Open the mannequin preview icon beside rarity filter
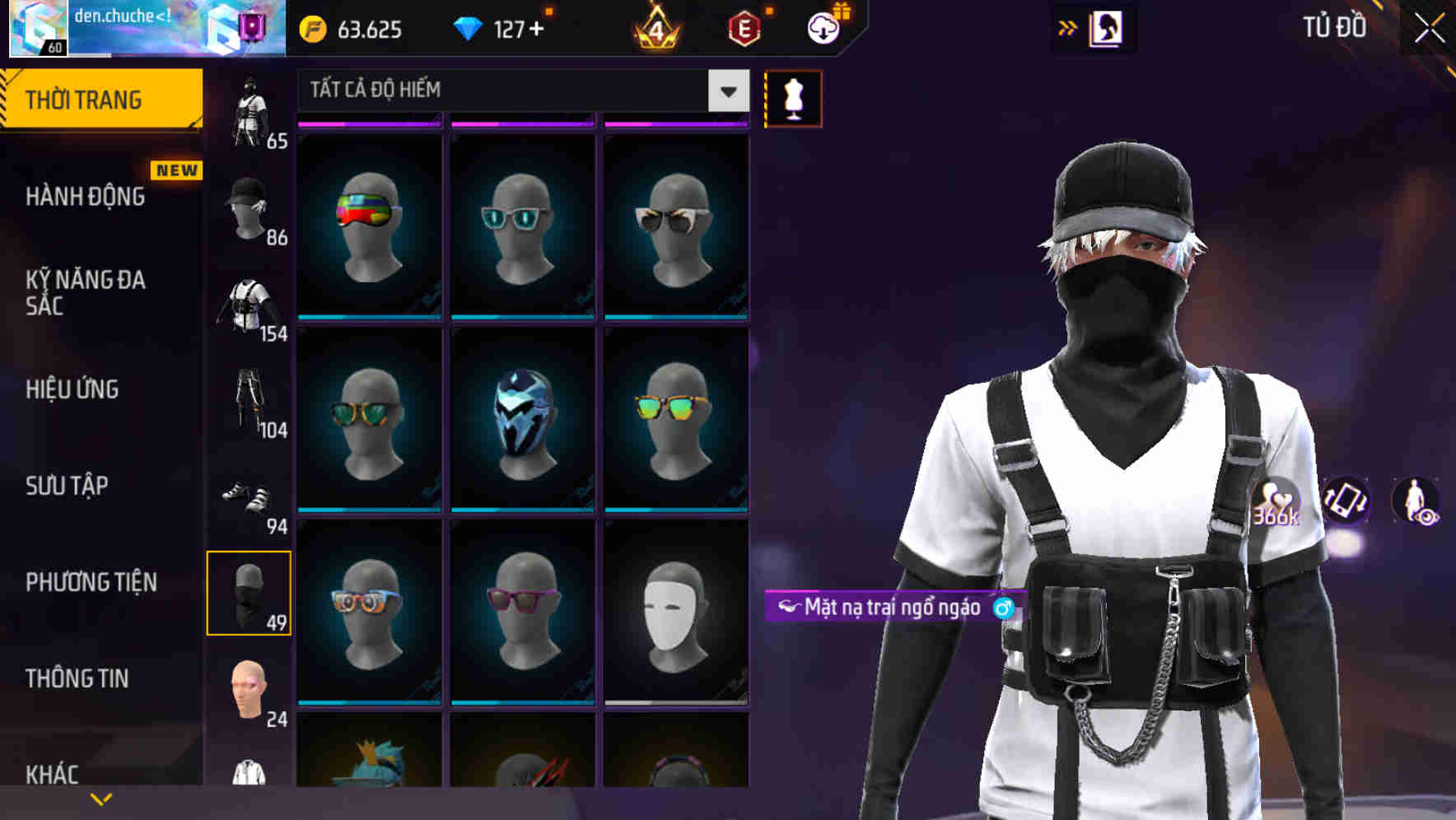 coord(793,97)
